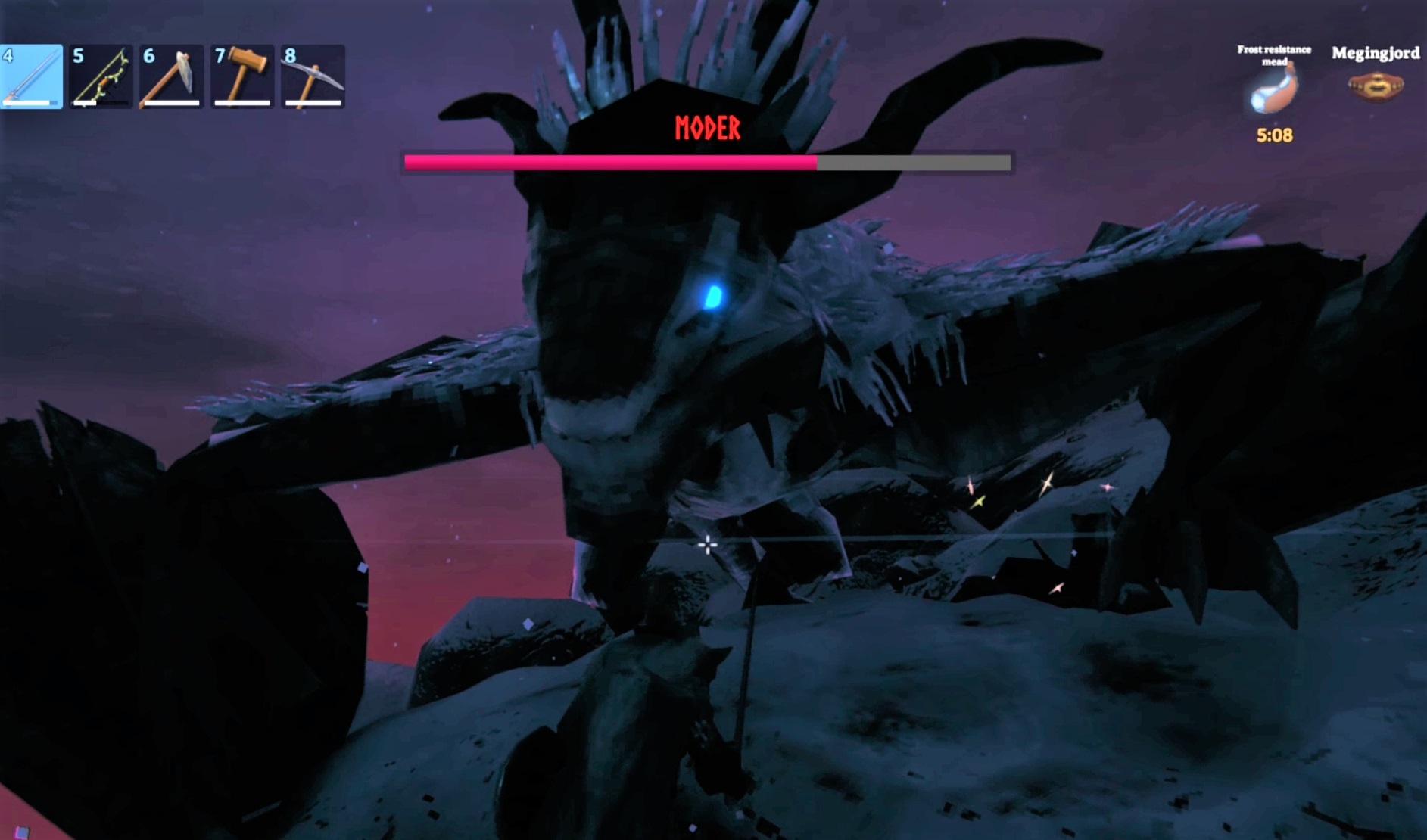Click the MODER boss name label
The height and width of the screenshot is (840, 1427).
pyautogui.click(x=707, y=127)
